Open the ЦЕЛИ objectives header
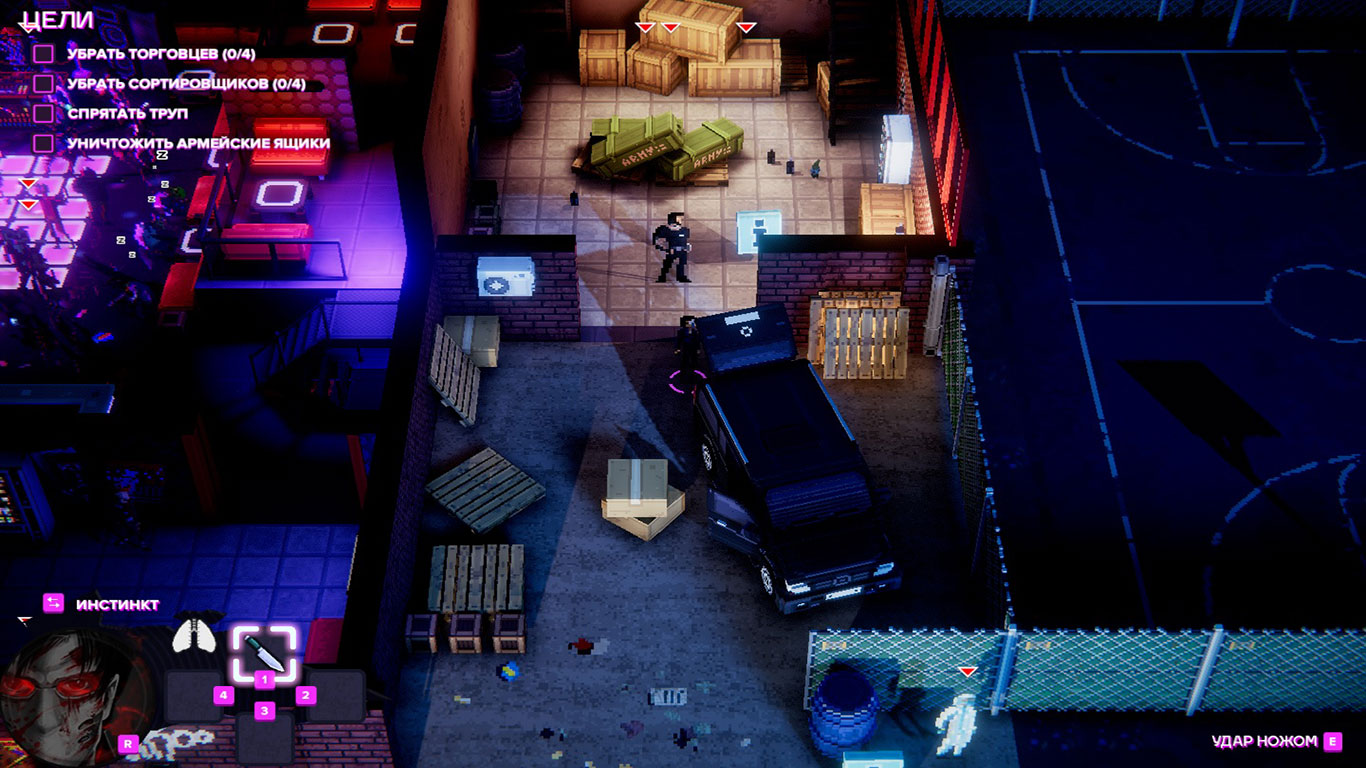Image resolution: width=1366 pixels, height=768 pixels. [58, 20]
